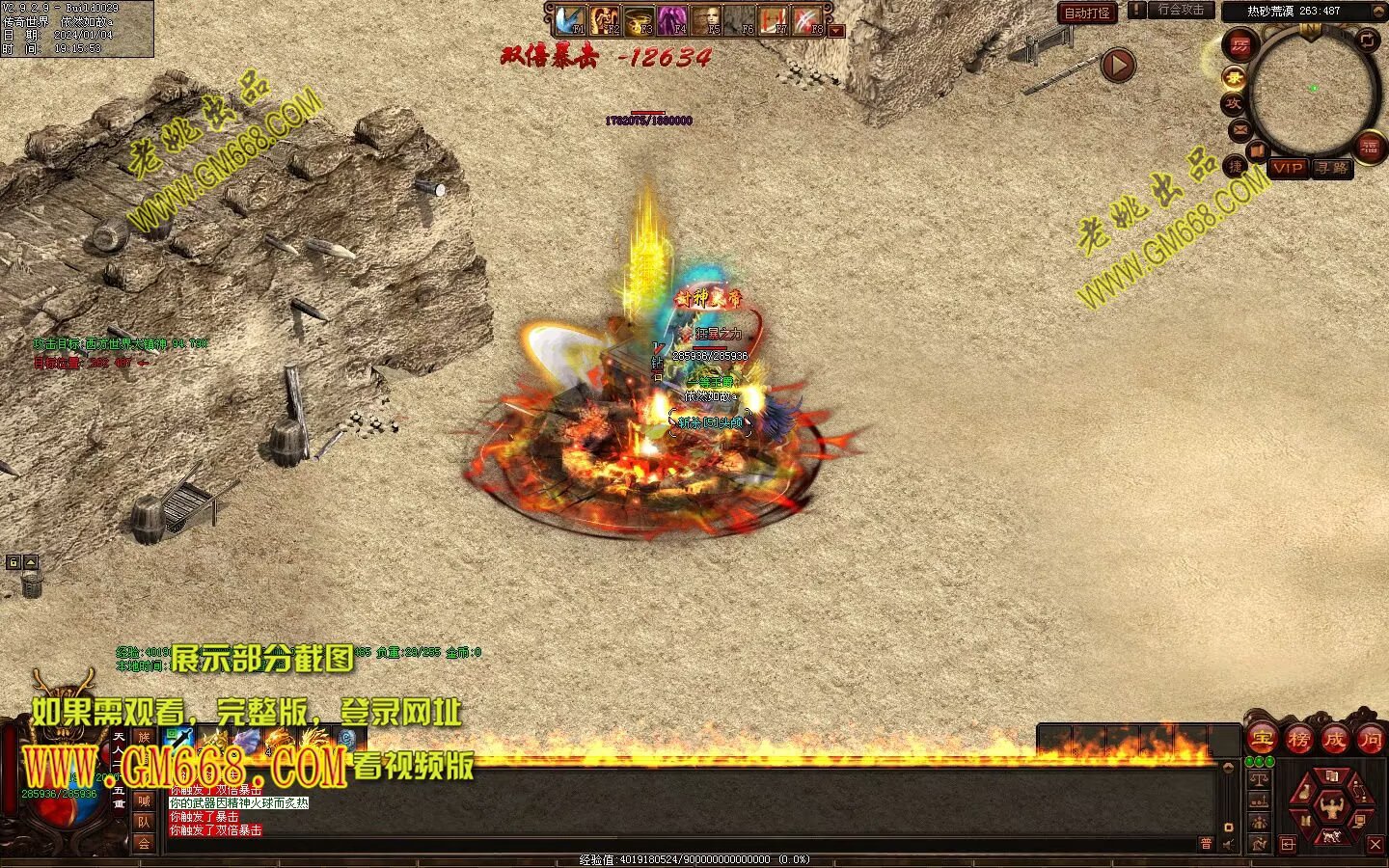The width and height of the screenshot is (1389, 868).
Task: Select the balance scales trade icon
Action: (1259, 777)
